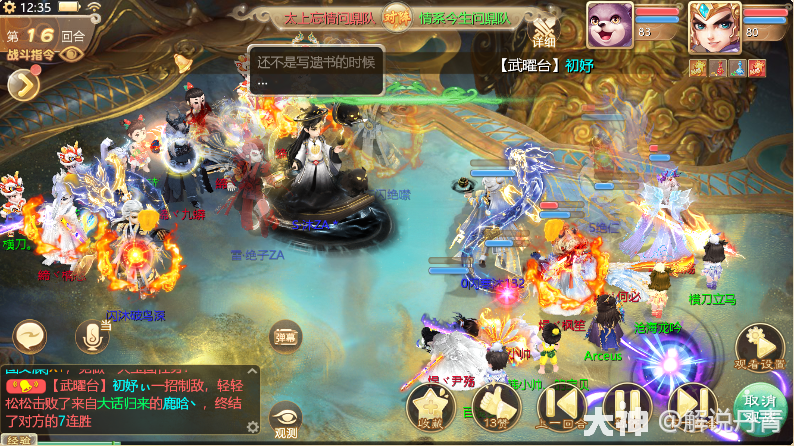Open the experience (经验) bar label
The width and height of the screenshot is (794, 446).
(x=18, y=439)
